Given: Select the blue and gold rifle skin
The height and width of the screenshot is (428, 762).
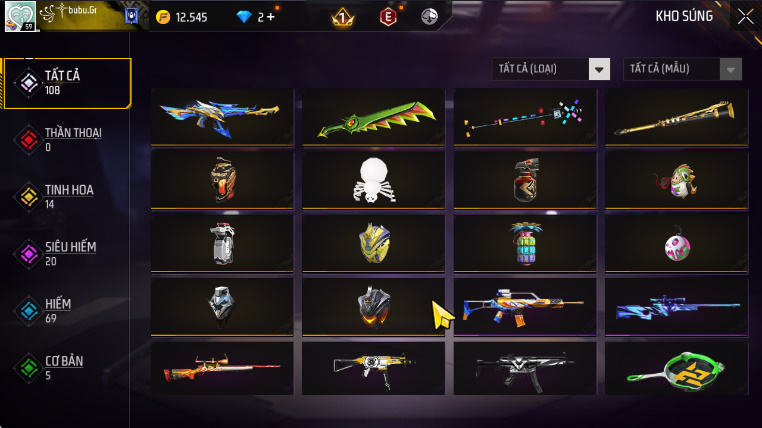Looking at the screenshot, I should click(x=222, y=117).
